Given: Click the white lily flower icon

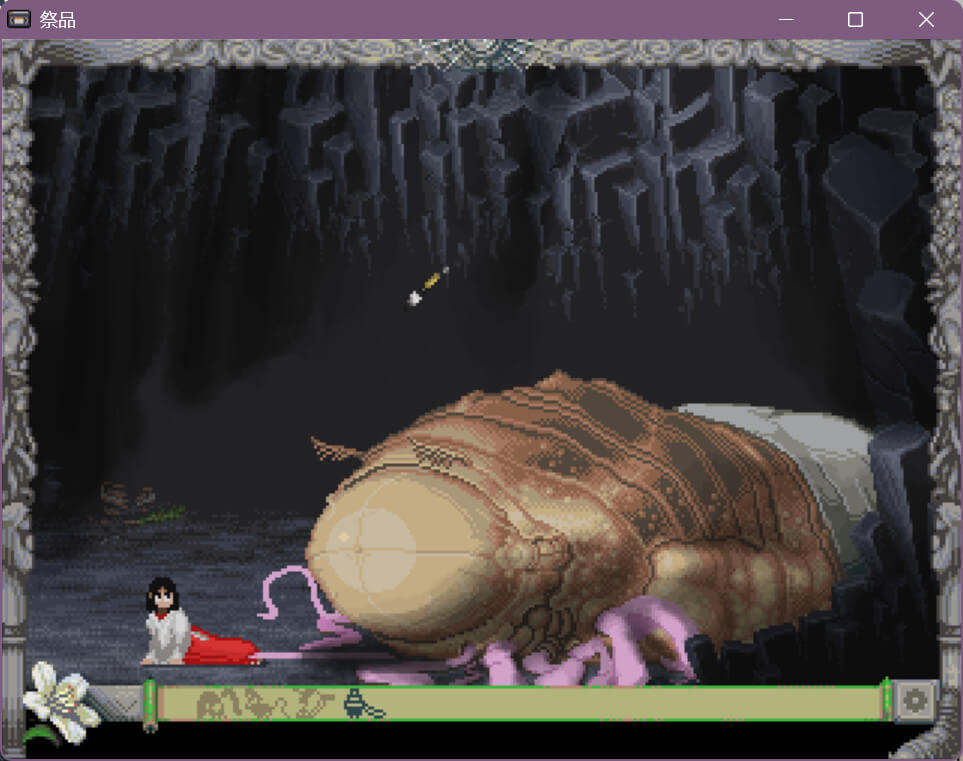Looking at the screenshot, I should pyautogui.click(x=58, y=697).
